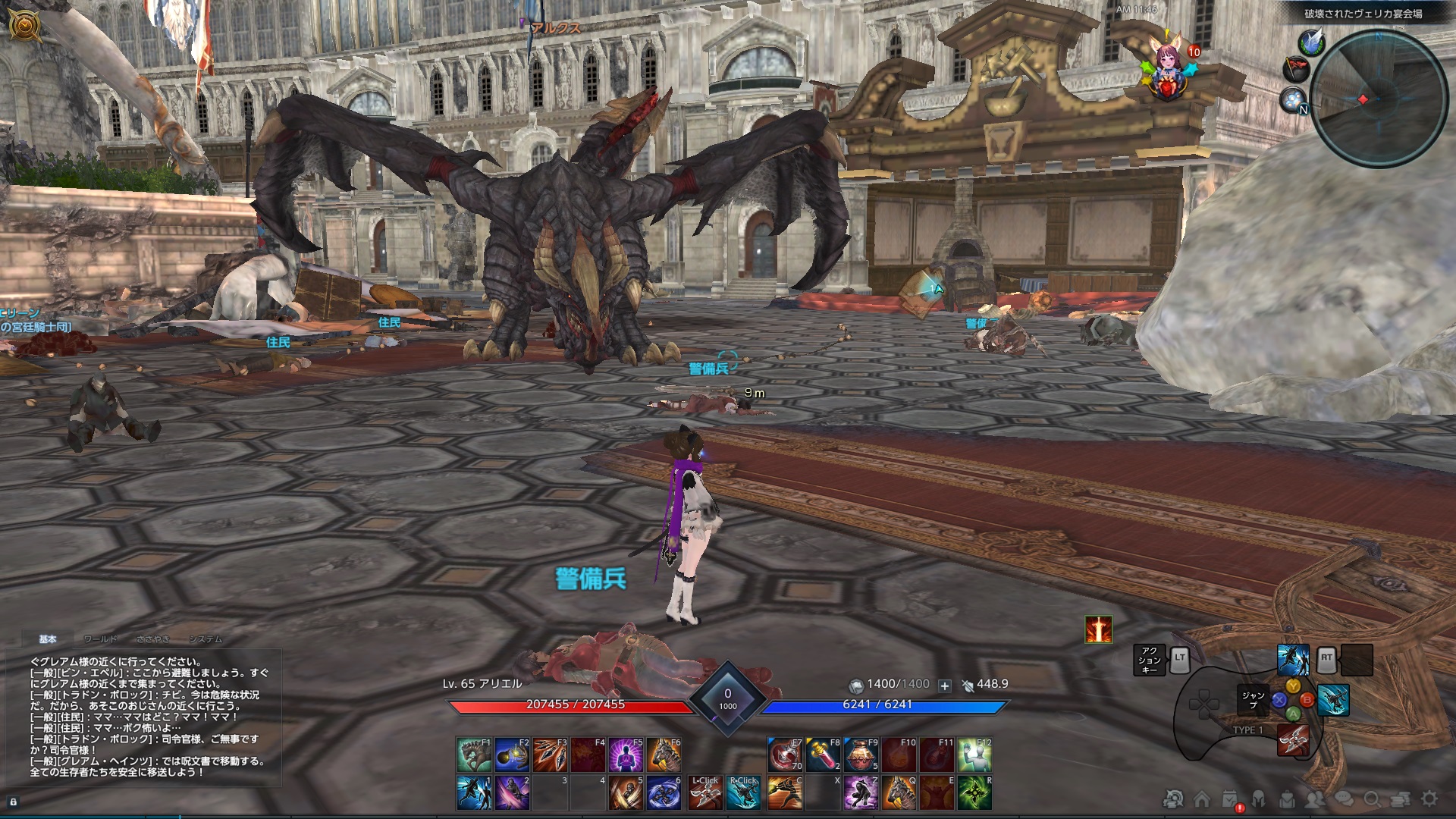Activate the skill bound to L-Click
The image size is (1456, 819).
pyautogui.click(x=705, y=792)
